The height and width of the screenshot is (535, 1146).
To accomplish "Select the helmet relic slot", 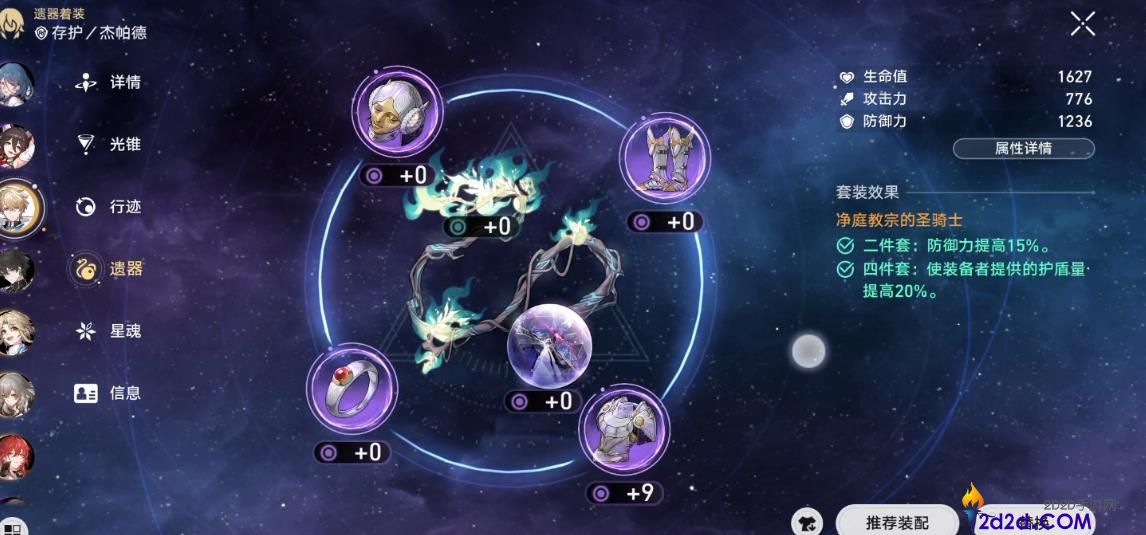I will point(397,112).
